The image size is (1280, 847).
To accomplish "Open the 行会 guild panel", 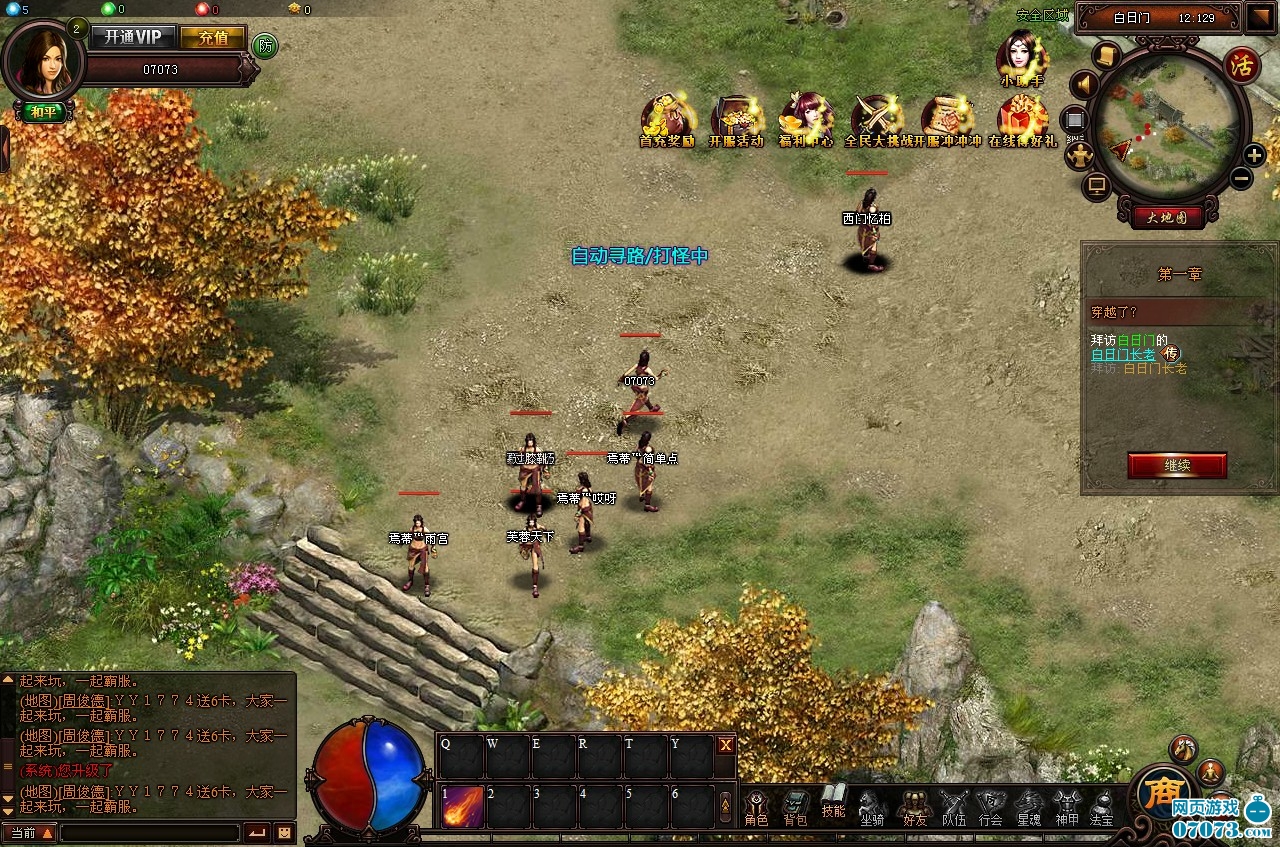I will pyautogui.click(x=990, y=808).
